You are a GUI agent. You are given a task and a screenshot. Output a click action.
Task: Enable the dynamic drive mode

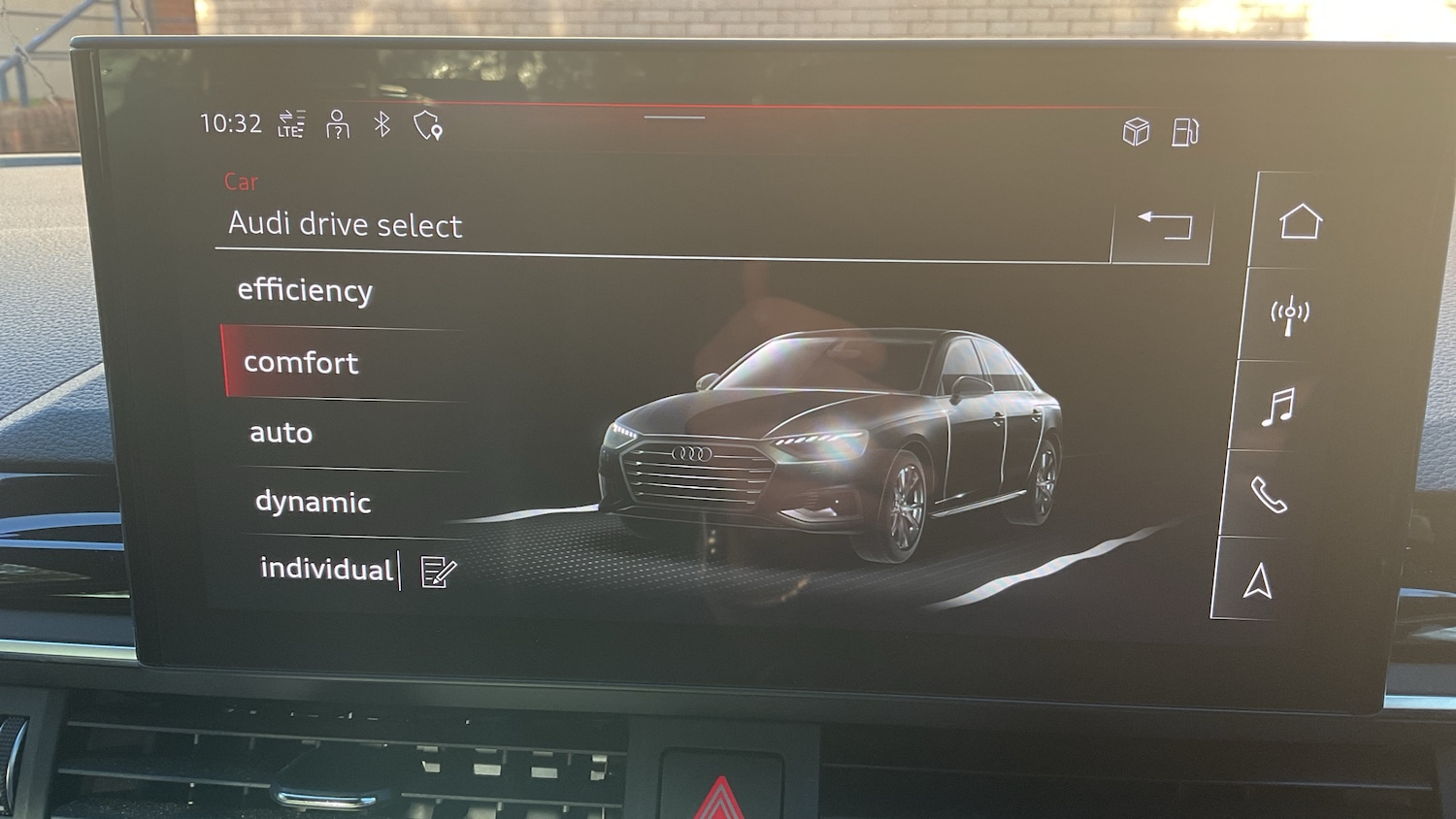(312, 502)
